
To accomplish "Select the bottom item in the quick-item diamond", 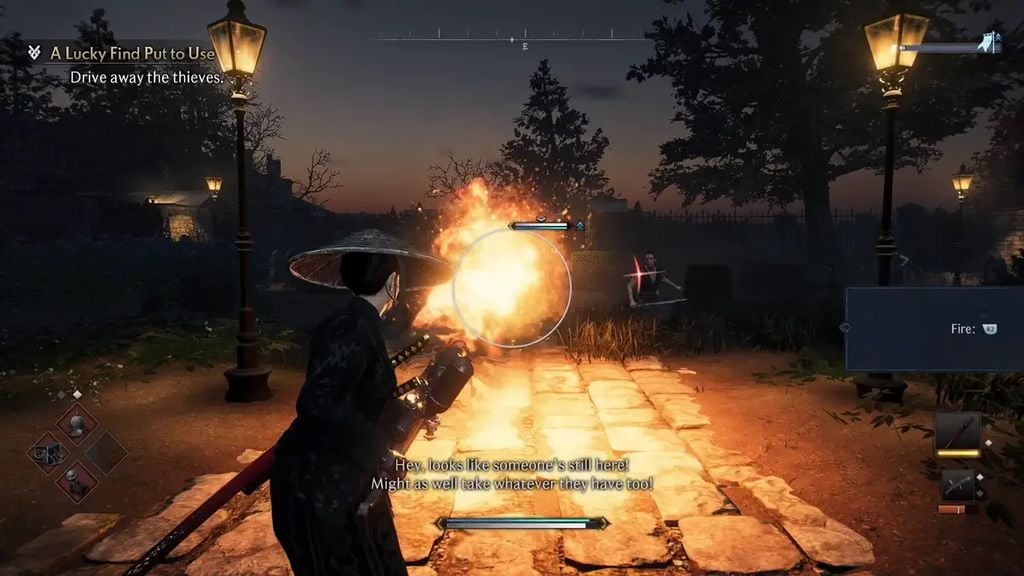I will (76, 482).
